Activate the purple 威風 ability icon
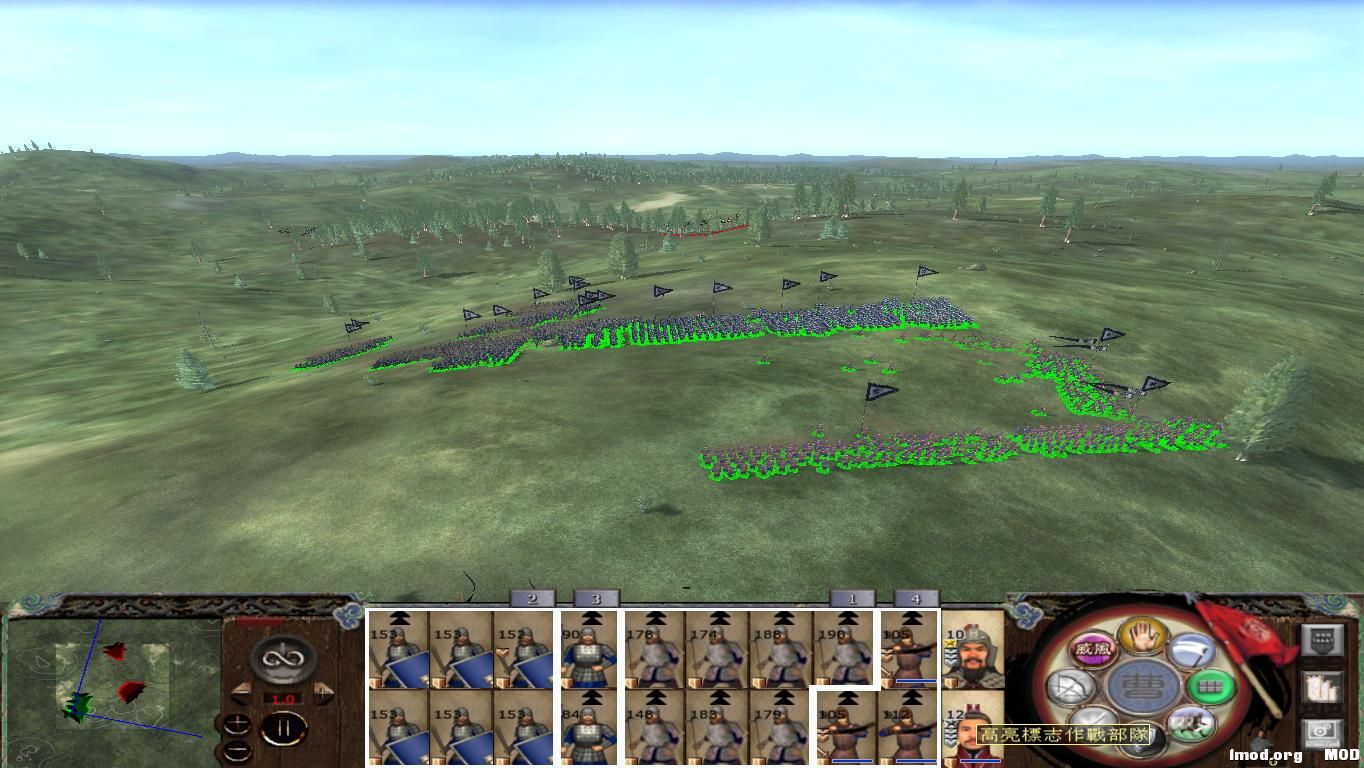This screenshot has width=1364, height=768. click(x=1093, y=649)
